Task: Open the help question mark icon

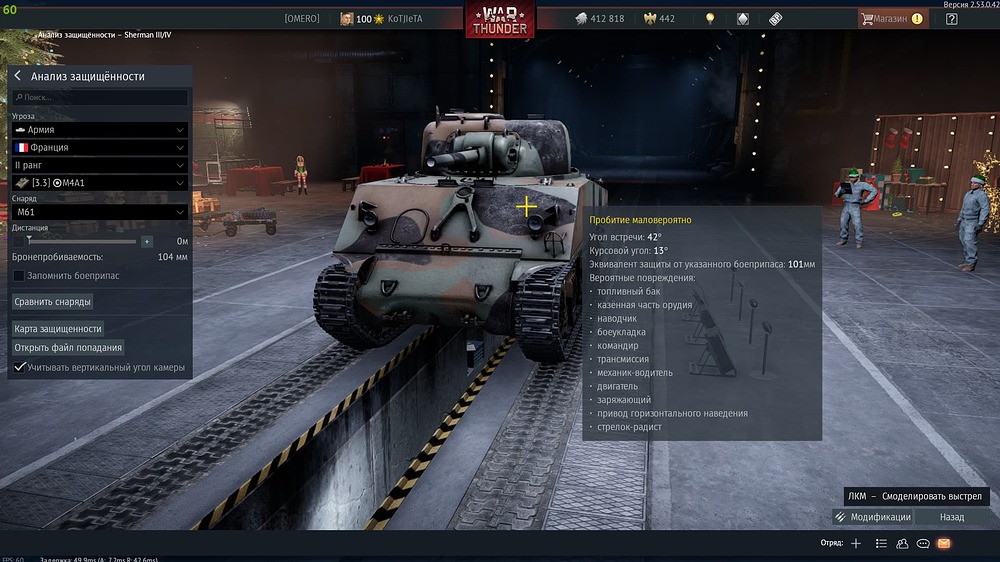Action: [x=952, y=18]
